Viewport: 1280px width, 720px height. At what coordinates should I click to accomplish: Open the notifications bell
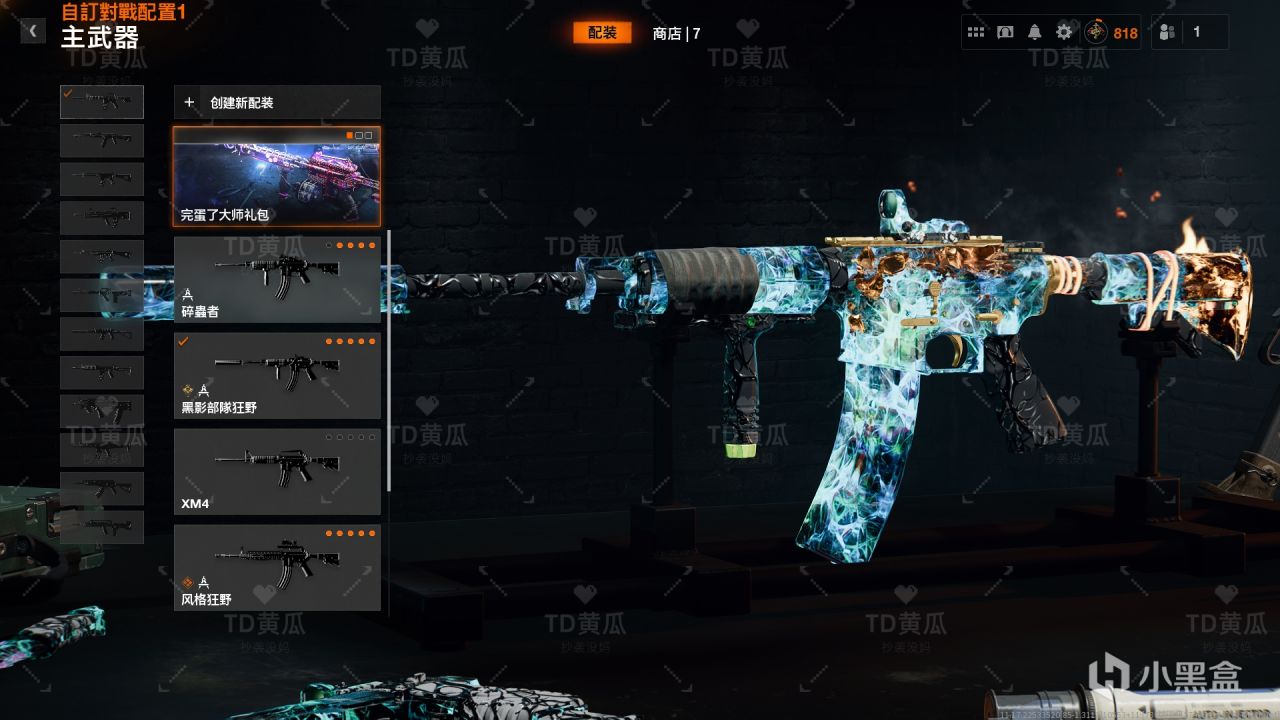pyautogui.click(x=1035, y=32)
